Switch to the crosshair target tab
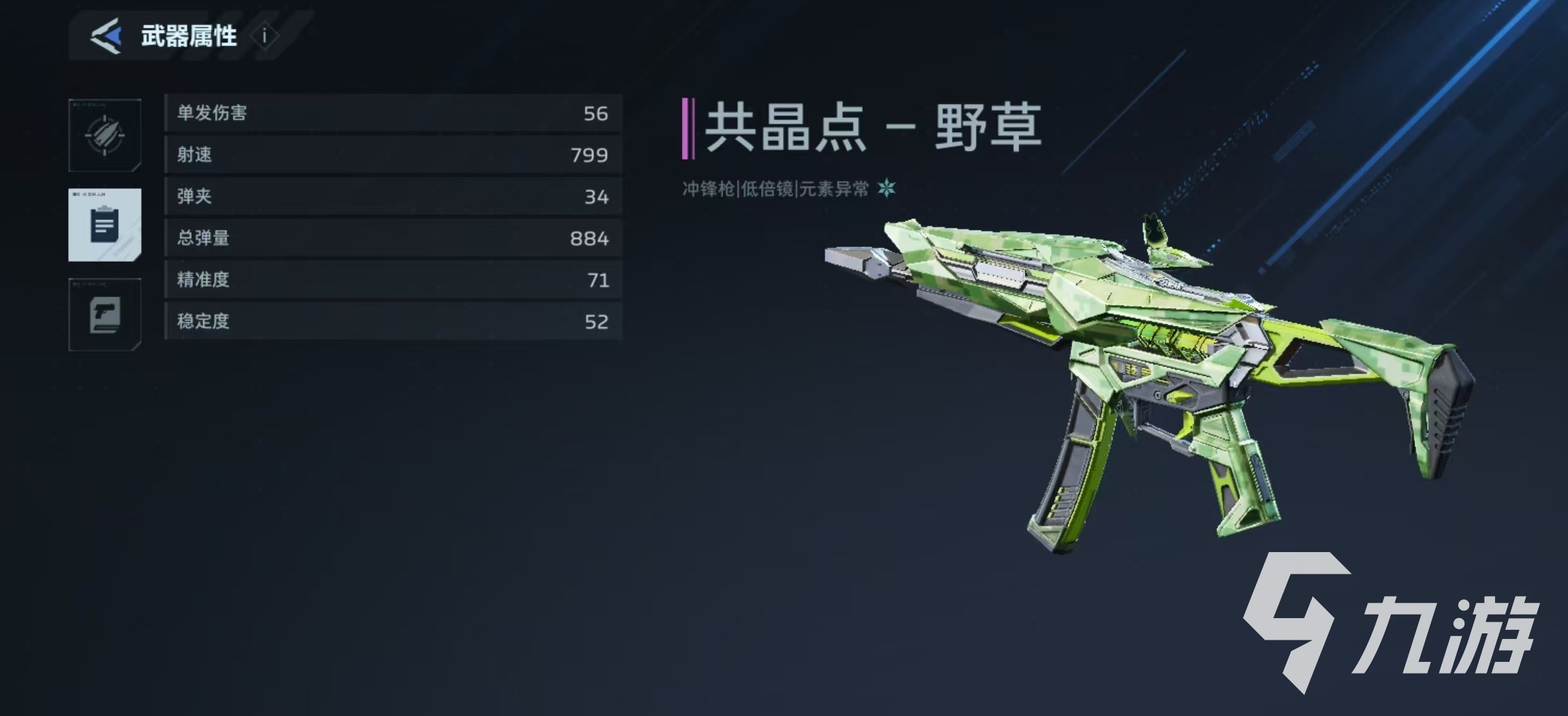 point(105,135)
